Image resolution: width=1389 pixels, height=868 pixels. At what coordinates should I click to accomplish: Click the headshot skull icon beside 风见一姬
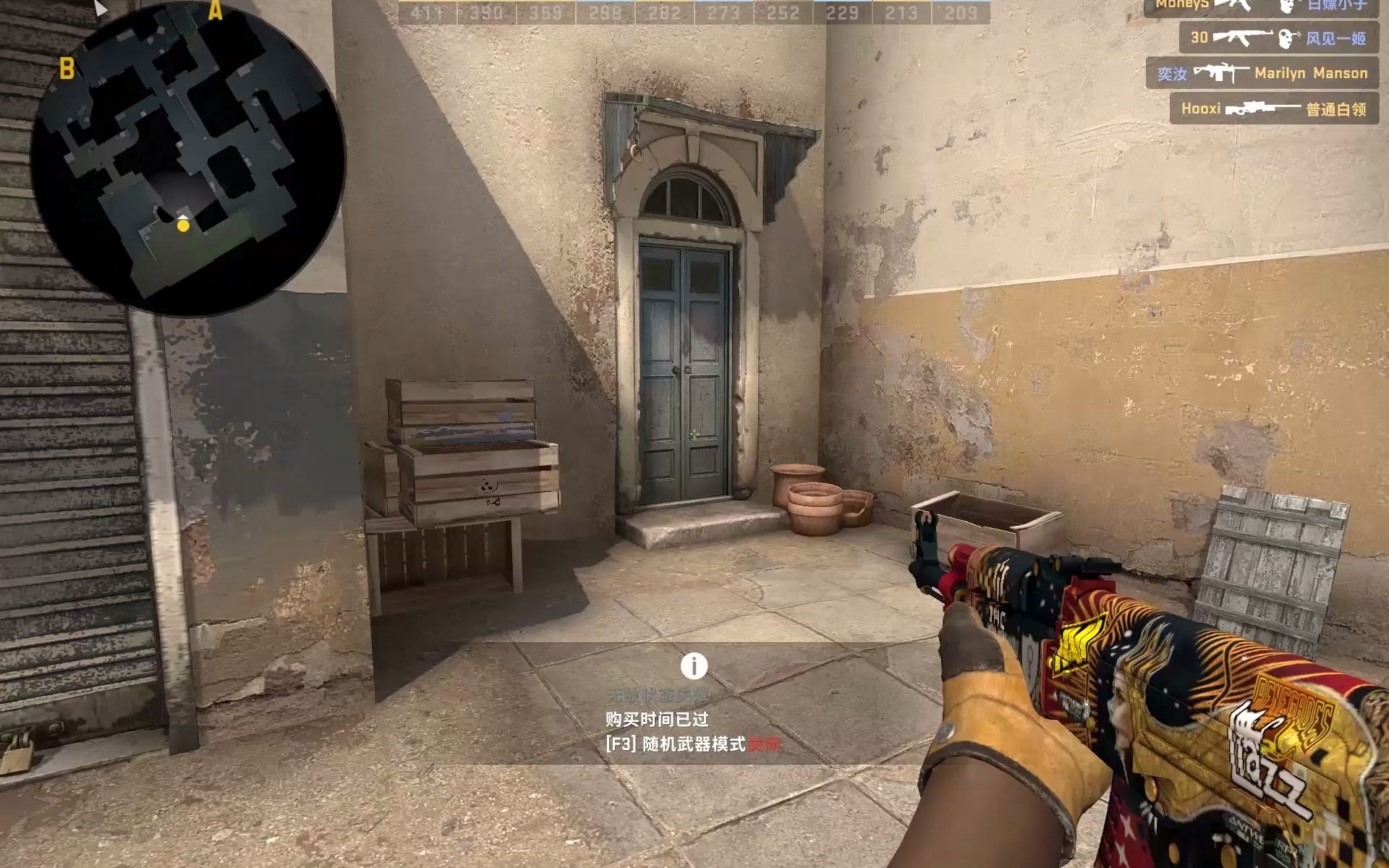1286,39
